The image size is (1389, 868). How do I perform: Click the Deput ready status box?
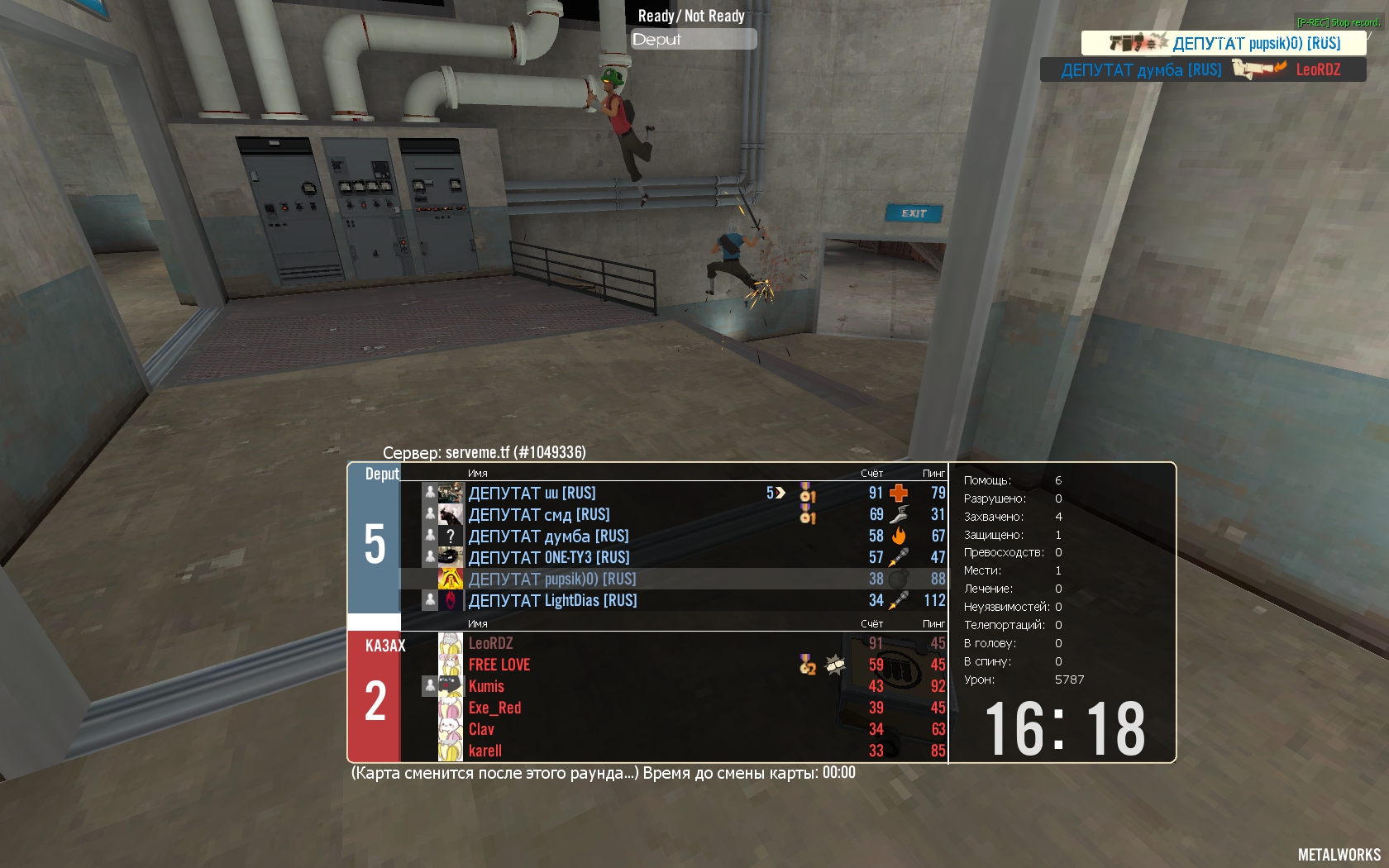[693, 40]
